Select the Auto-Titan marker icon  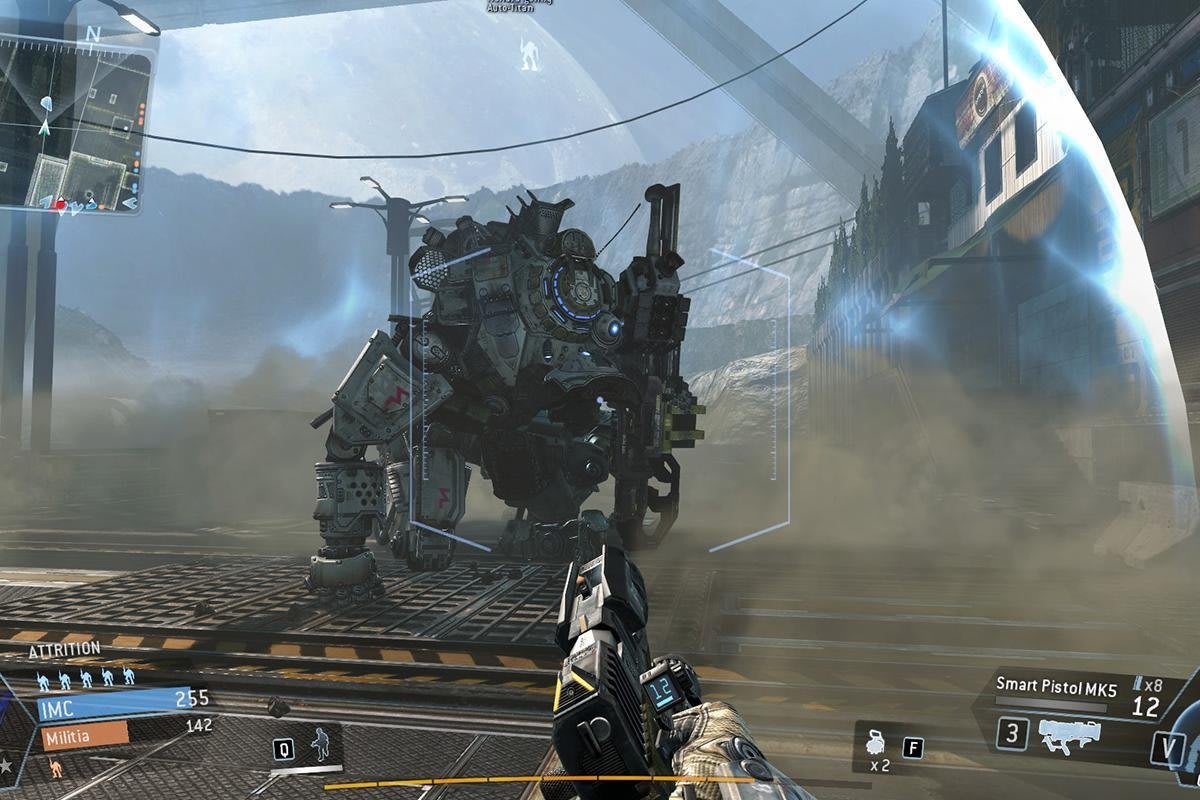tap(528, 54)
